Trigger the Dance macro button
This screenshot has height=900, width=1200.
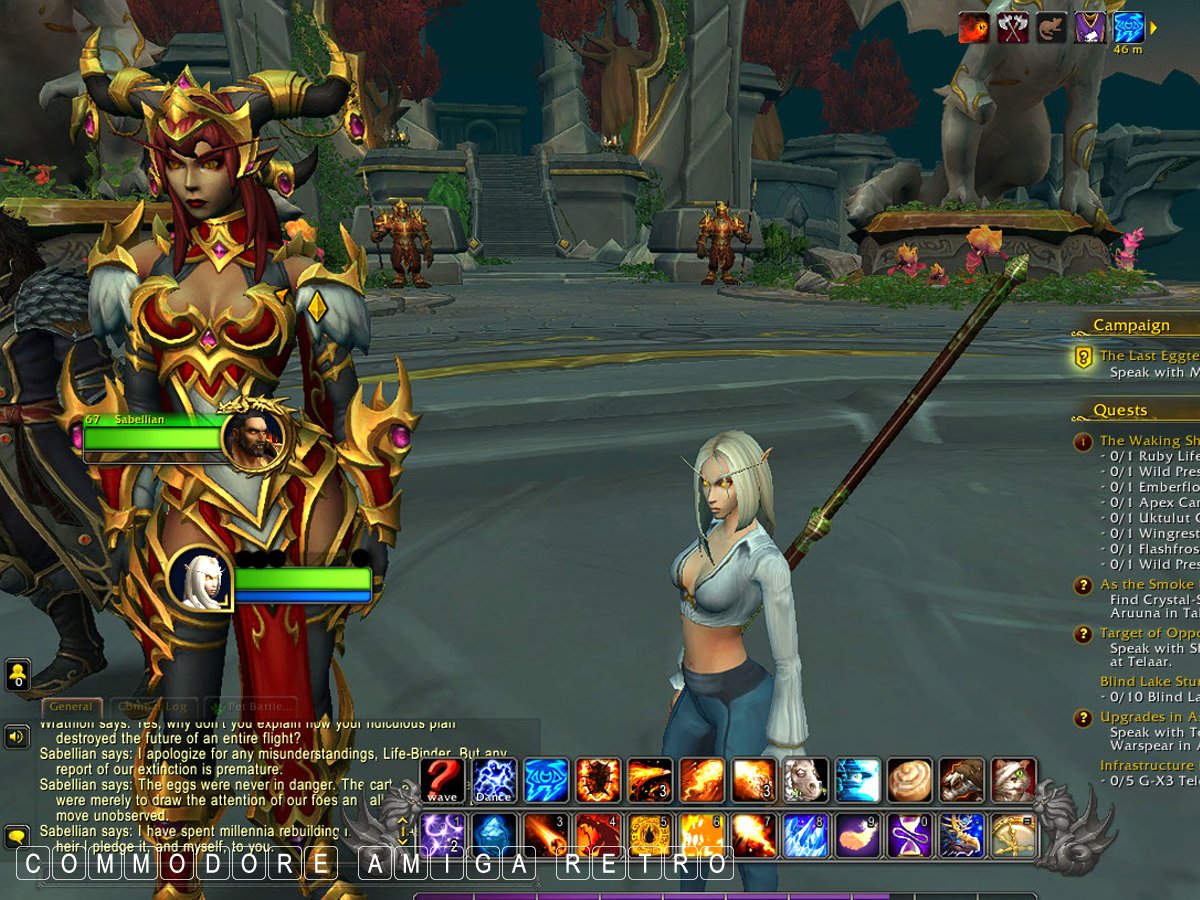(494, 780)
